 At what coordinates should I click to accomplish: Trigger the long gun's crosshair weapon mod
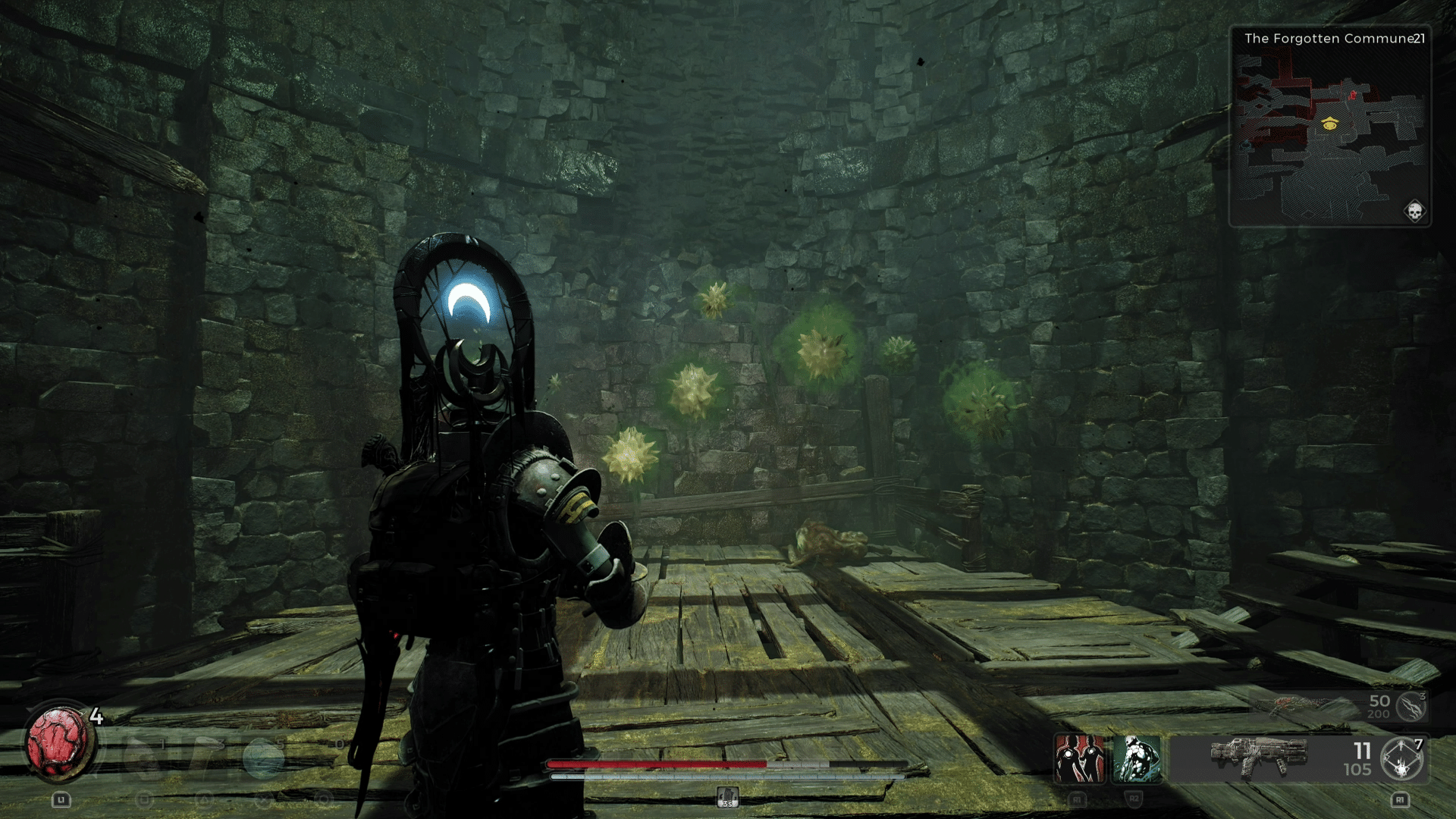(x=1402, y=758)
